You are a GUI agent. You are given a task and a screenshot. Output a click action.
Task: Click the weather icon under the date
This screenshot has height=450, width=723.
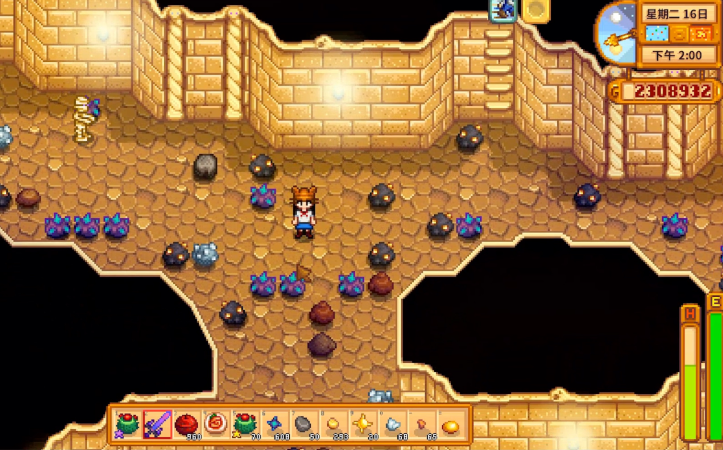(657, 34)
